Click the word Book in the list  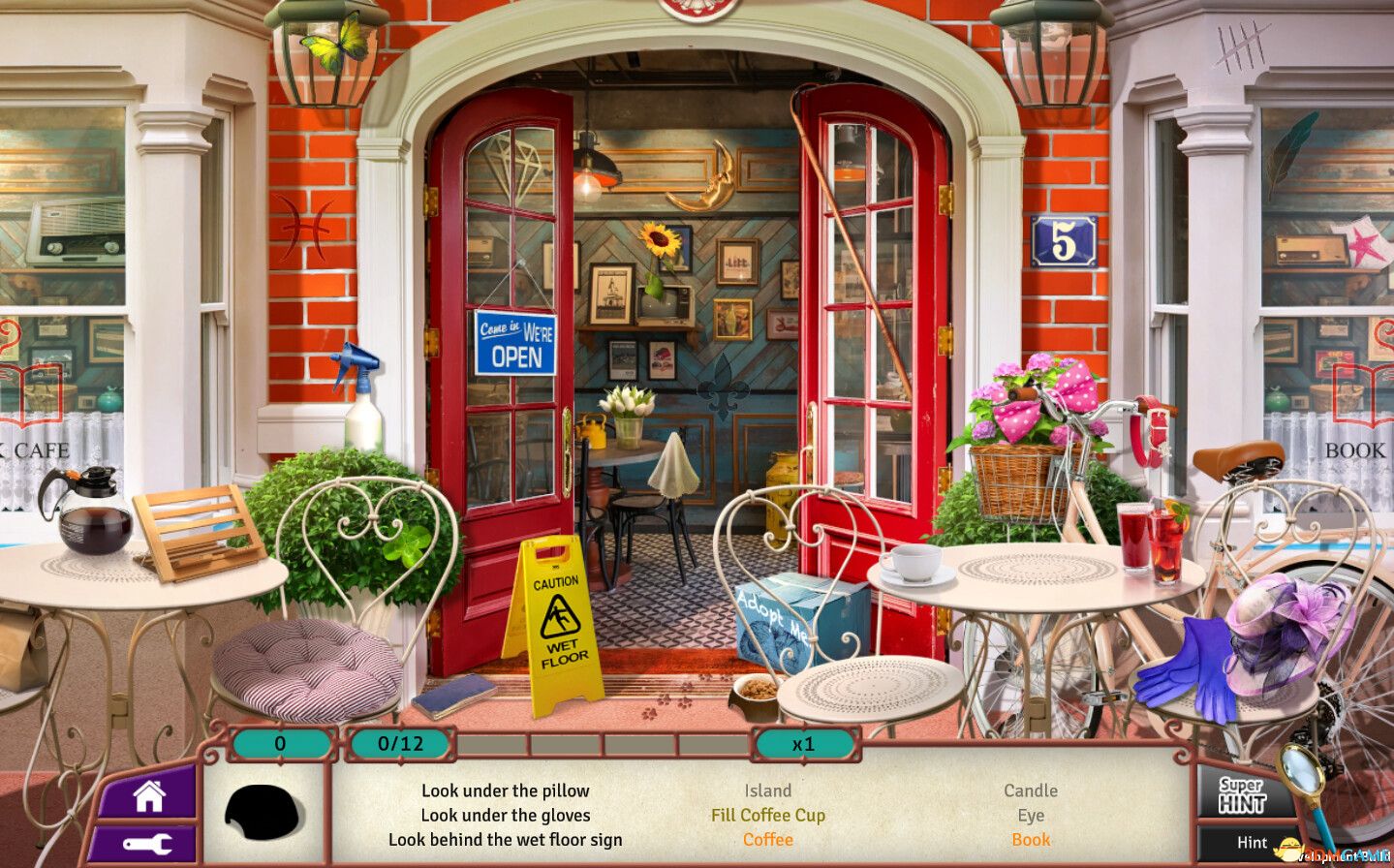[x=1031, y=839]
